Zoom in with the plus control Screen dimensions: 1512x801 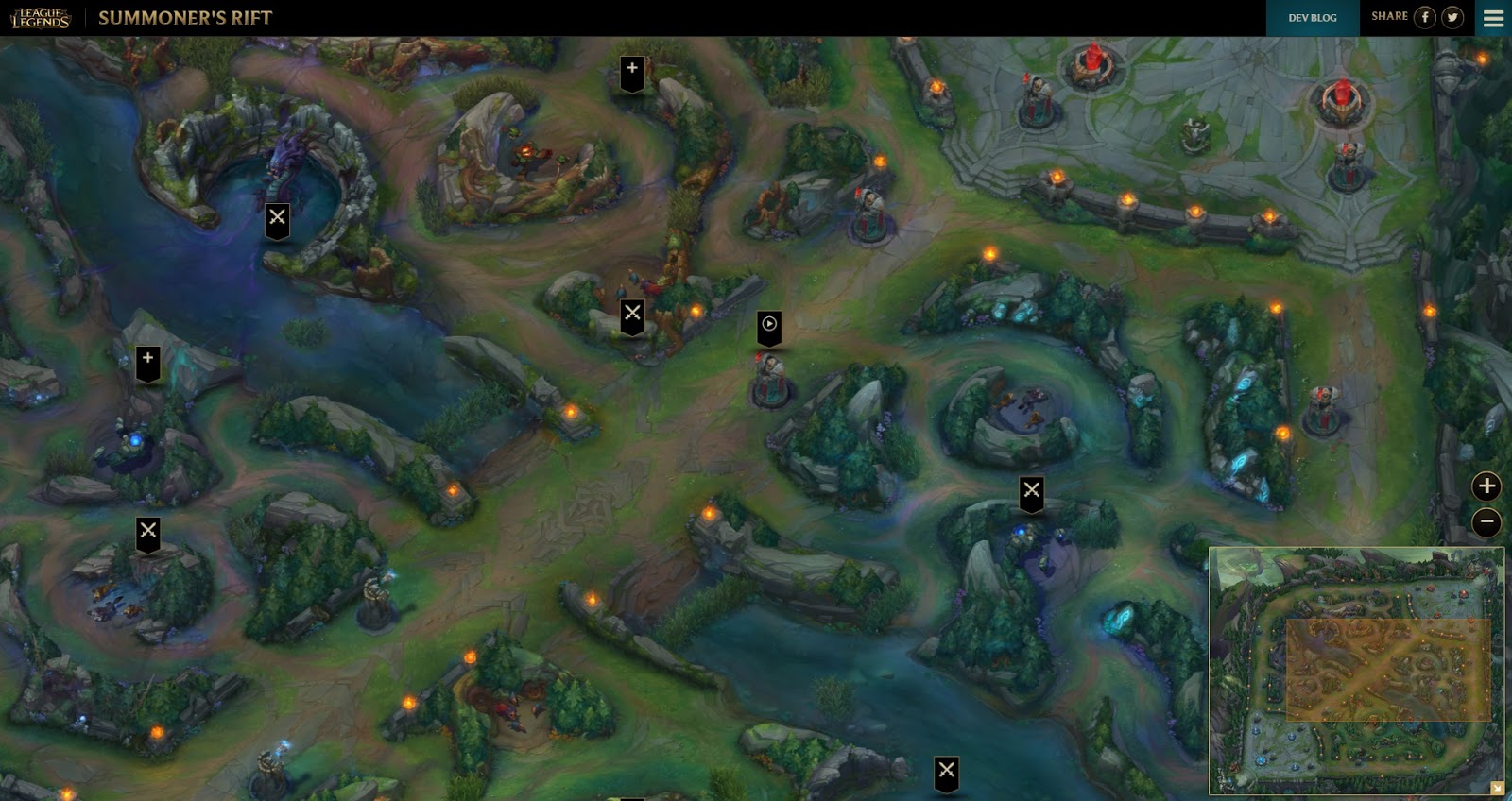pyautogui.click(x=1486, y=486)
